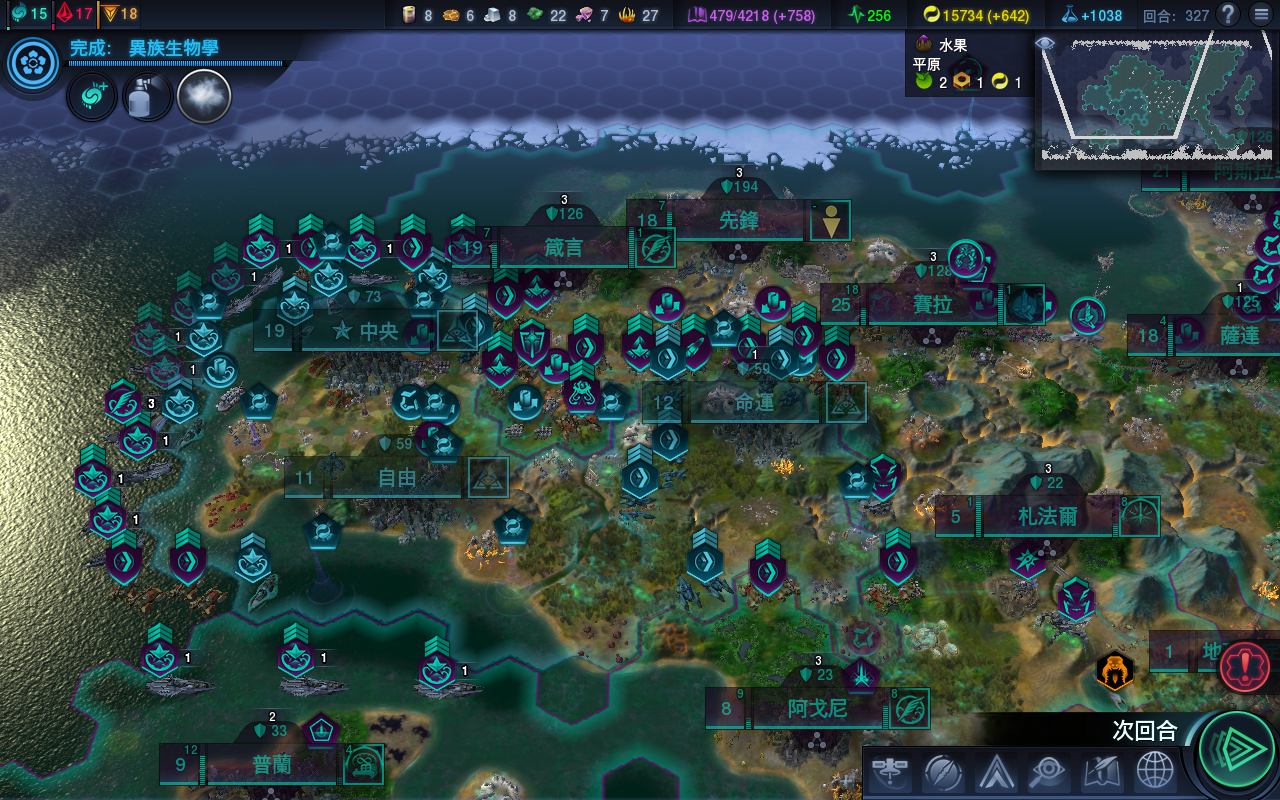Open the diplomacy globe panel

(x=1155, y=772)
